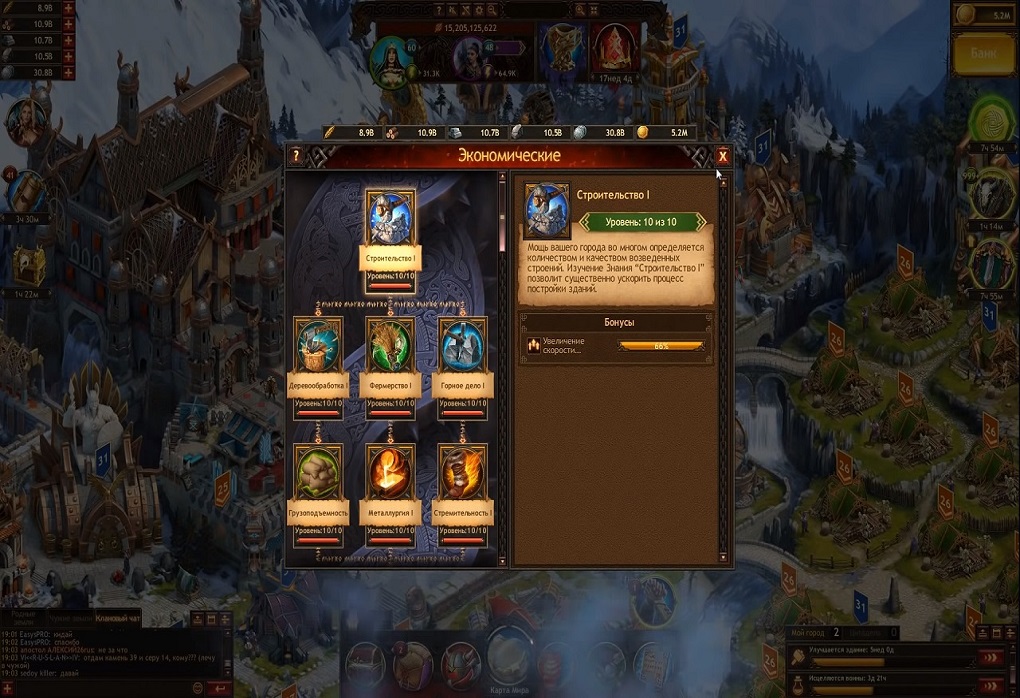This screenshot has height=698, width=1020.
Task: Select the Деревообработка I knowledge node
Action: point(320,346)
